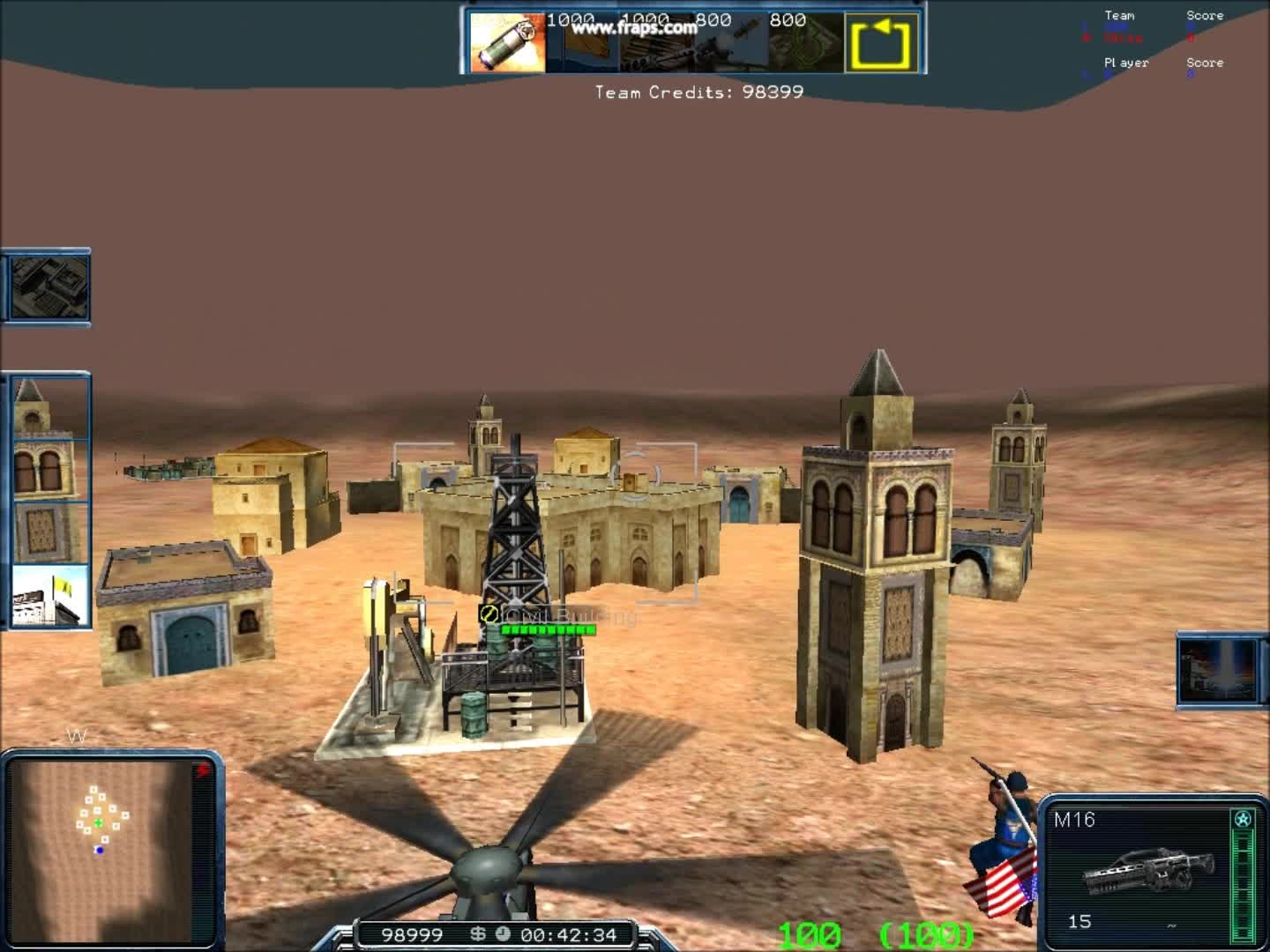Click the Civil Building health bar

547,629
